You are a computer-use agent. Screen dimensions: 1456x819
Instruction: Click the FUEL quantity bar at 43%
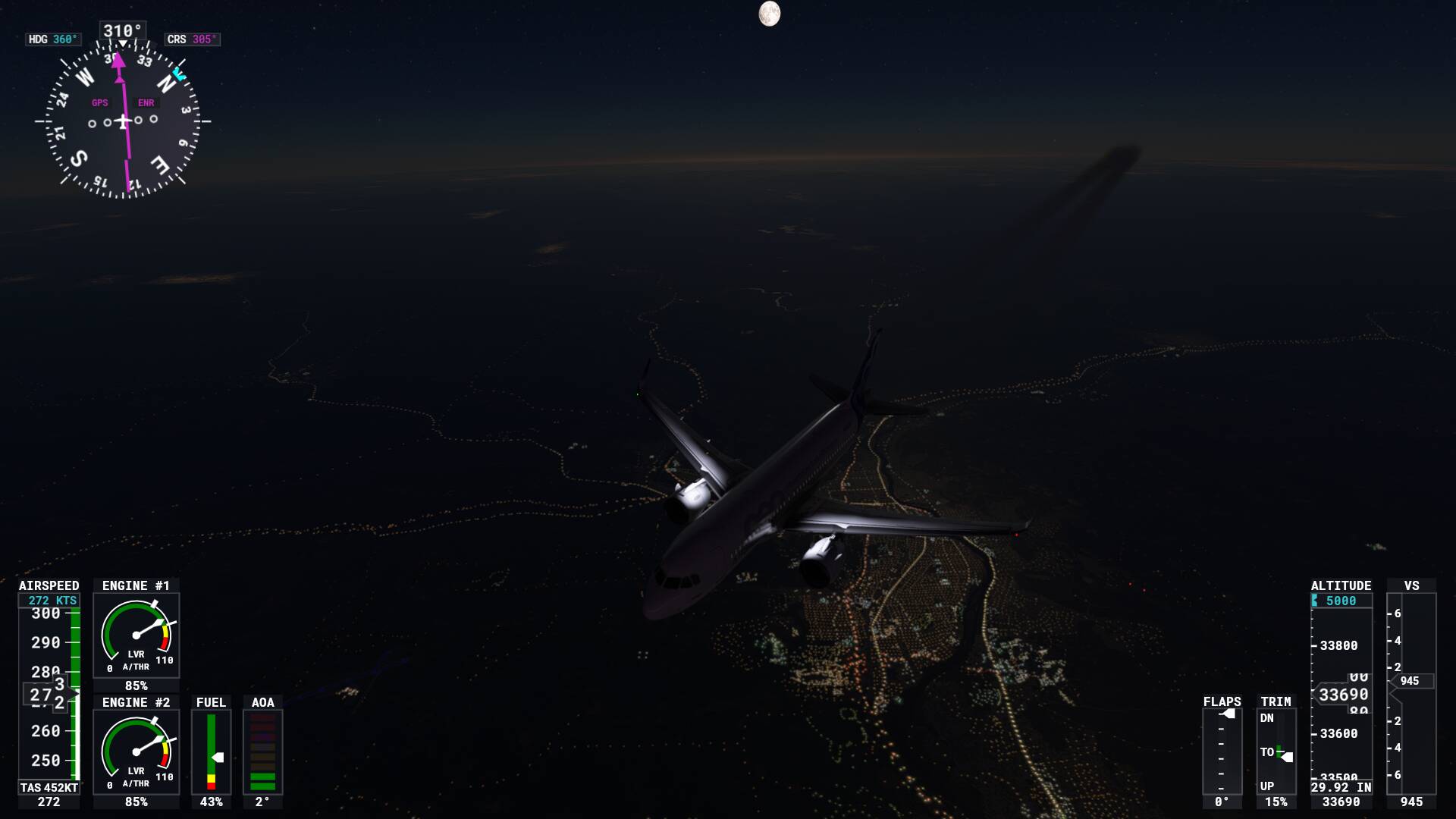tap(211, 751)
